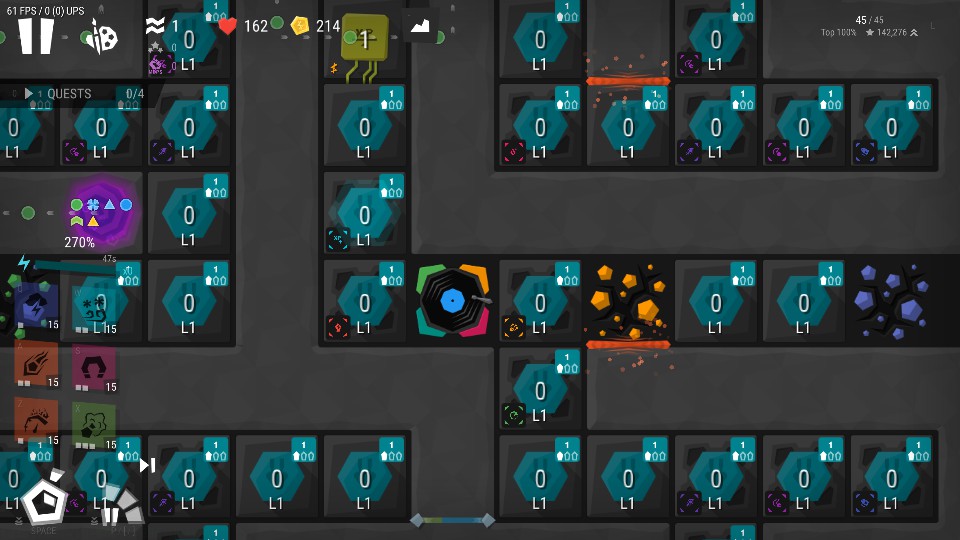
Task: Select the blue crystal source tile
Action: (892, 301)
